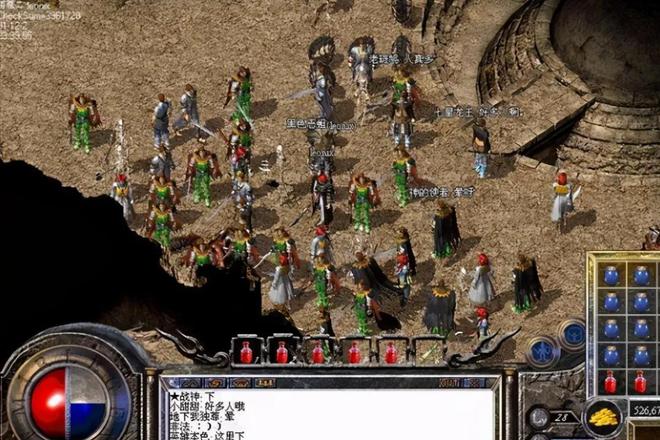Select the right red potion in the bag
Screen dimensions: 660x440
640,382
